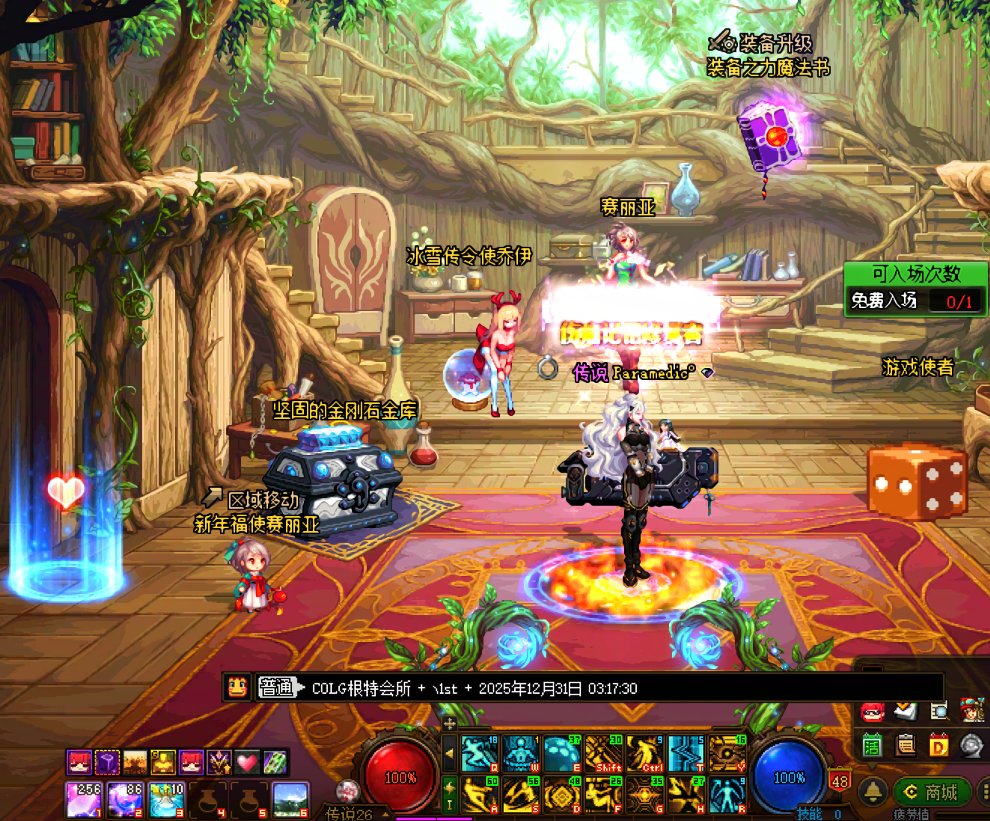Click the bell notification icon
Viewport: 990px width, 821px height.
pos(873,791)
